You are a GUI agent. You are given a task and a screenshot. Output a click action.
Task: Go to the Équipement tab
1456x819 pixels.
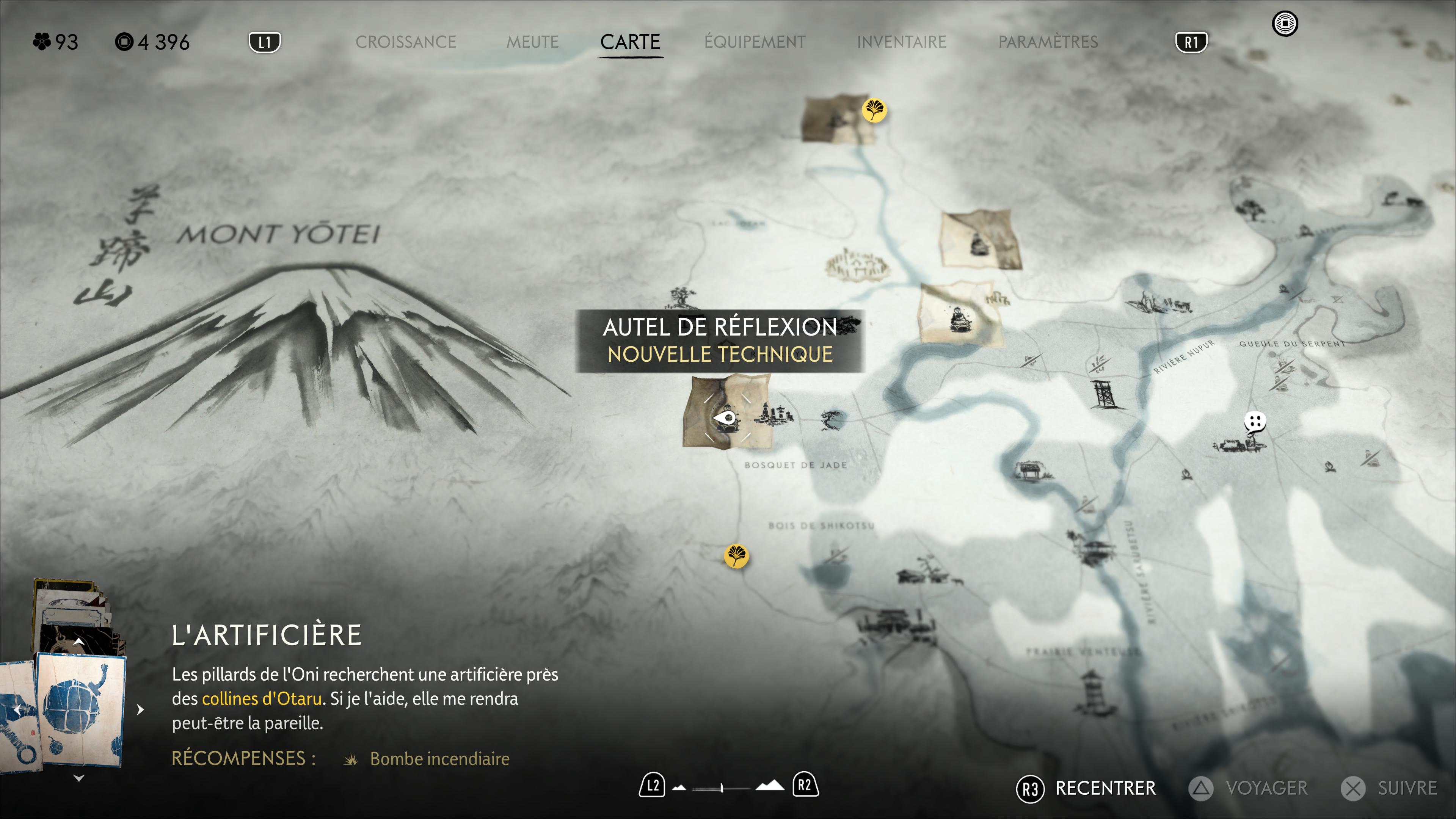pos(755,42)
